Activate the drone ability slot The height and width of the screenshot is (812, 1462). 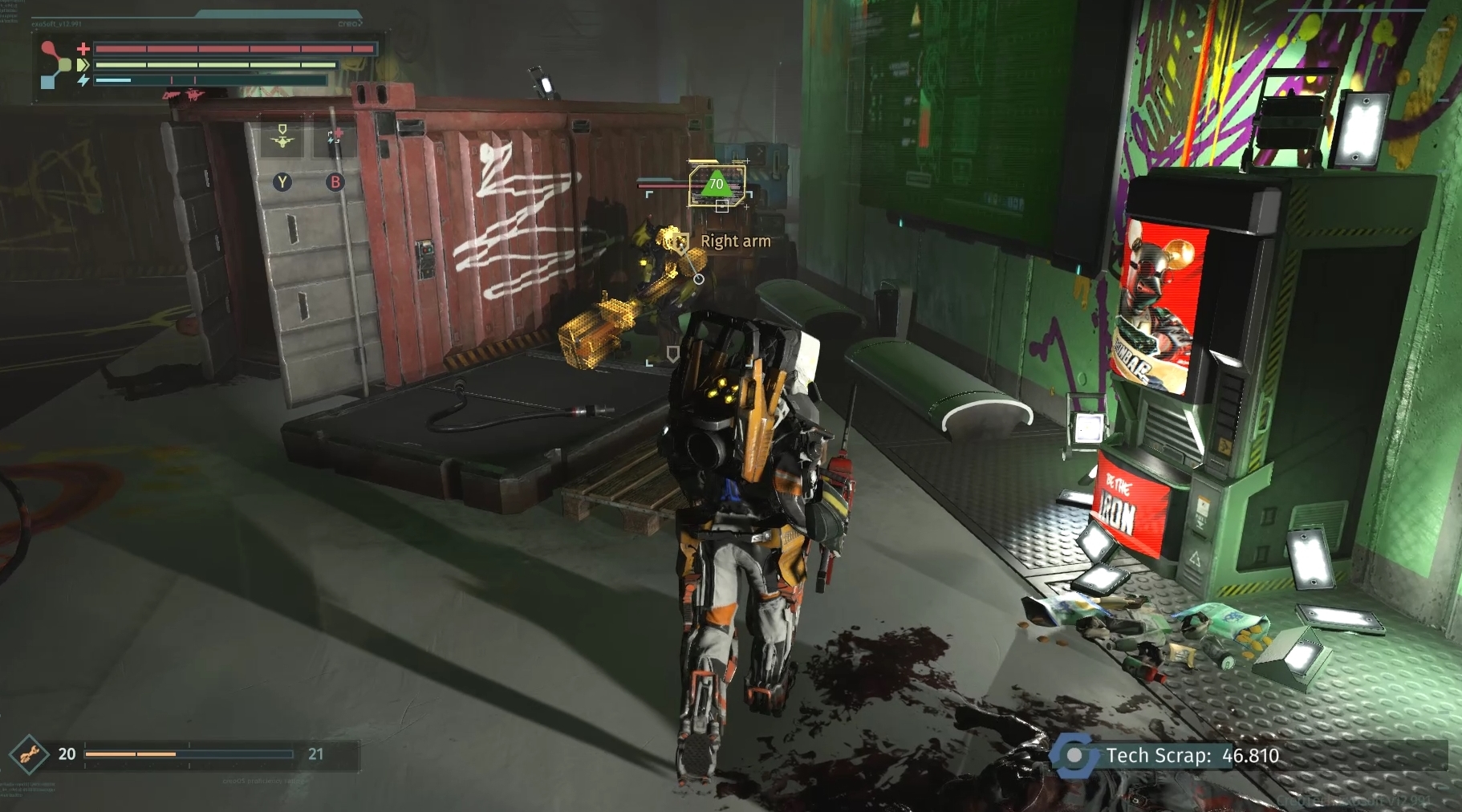click(x=282, y=140)
